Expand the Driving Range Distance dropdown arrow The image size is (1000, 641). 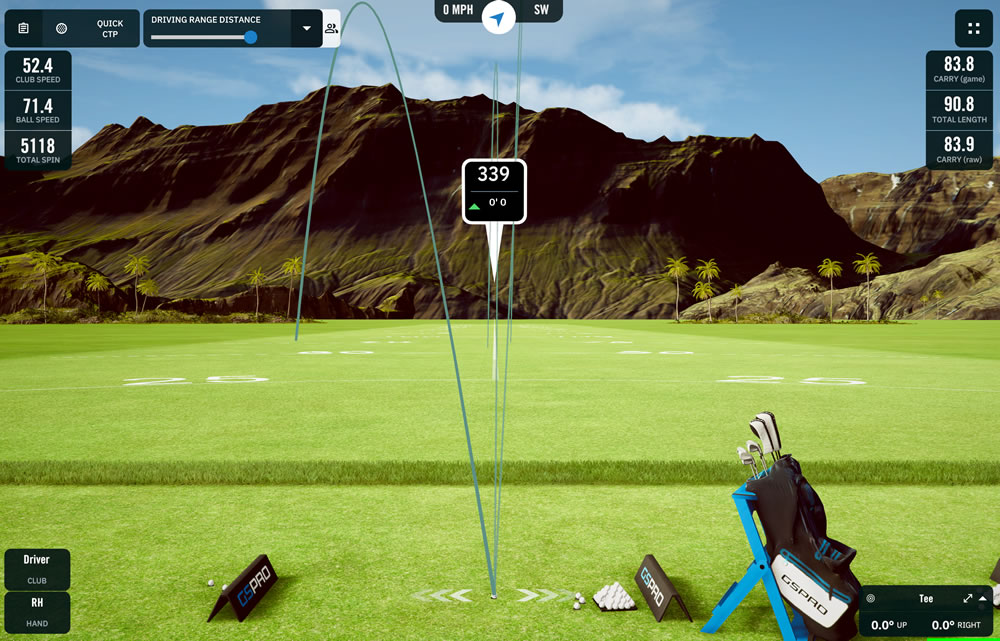[307, 29]
